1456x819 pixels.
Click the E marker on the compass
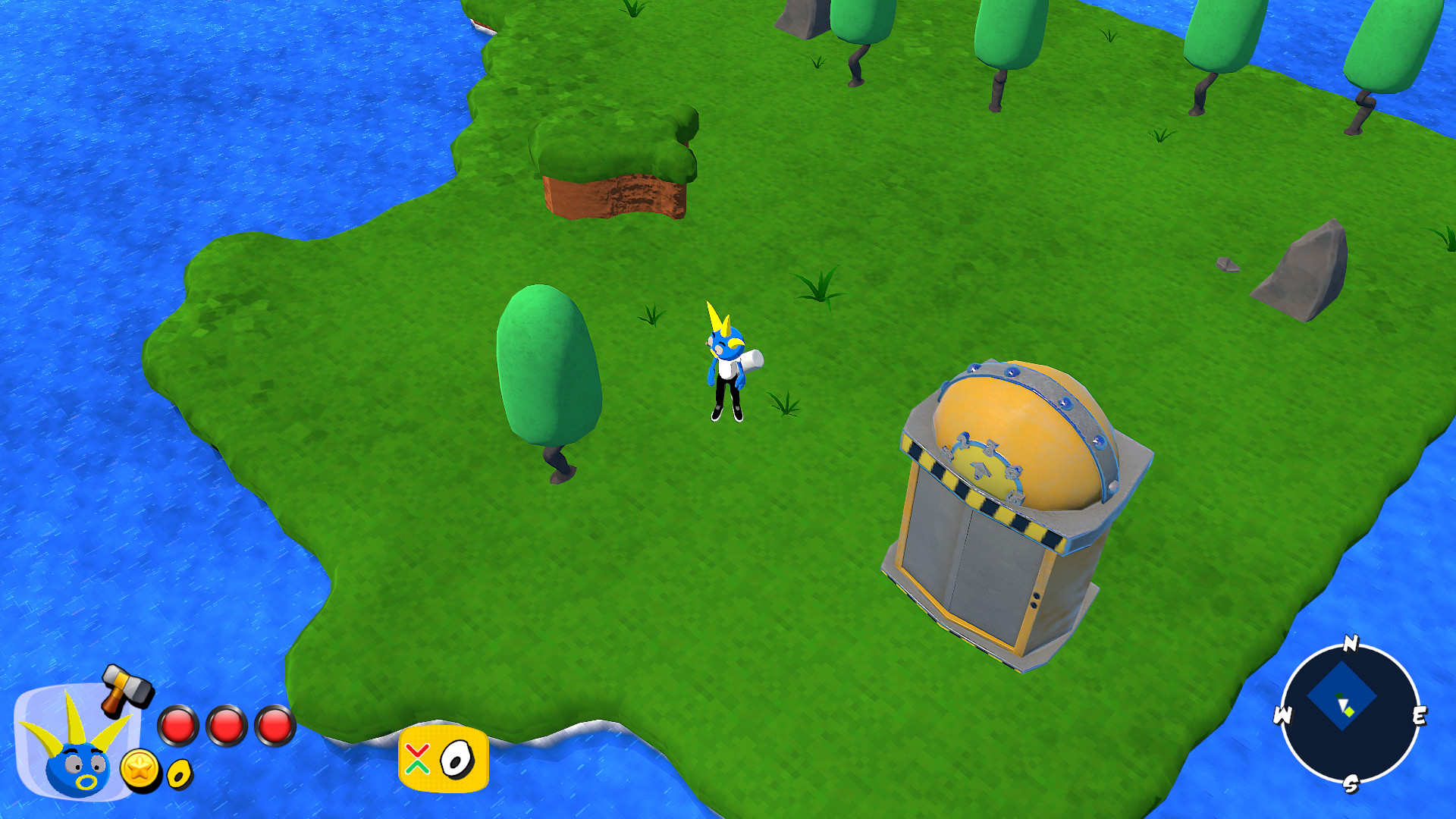[x=1421, y=714]
